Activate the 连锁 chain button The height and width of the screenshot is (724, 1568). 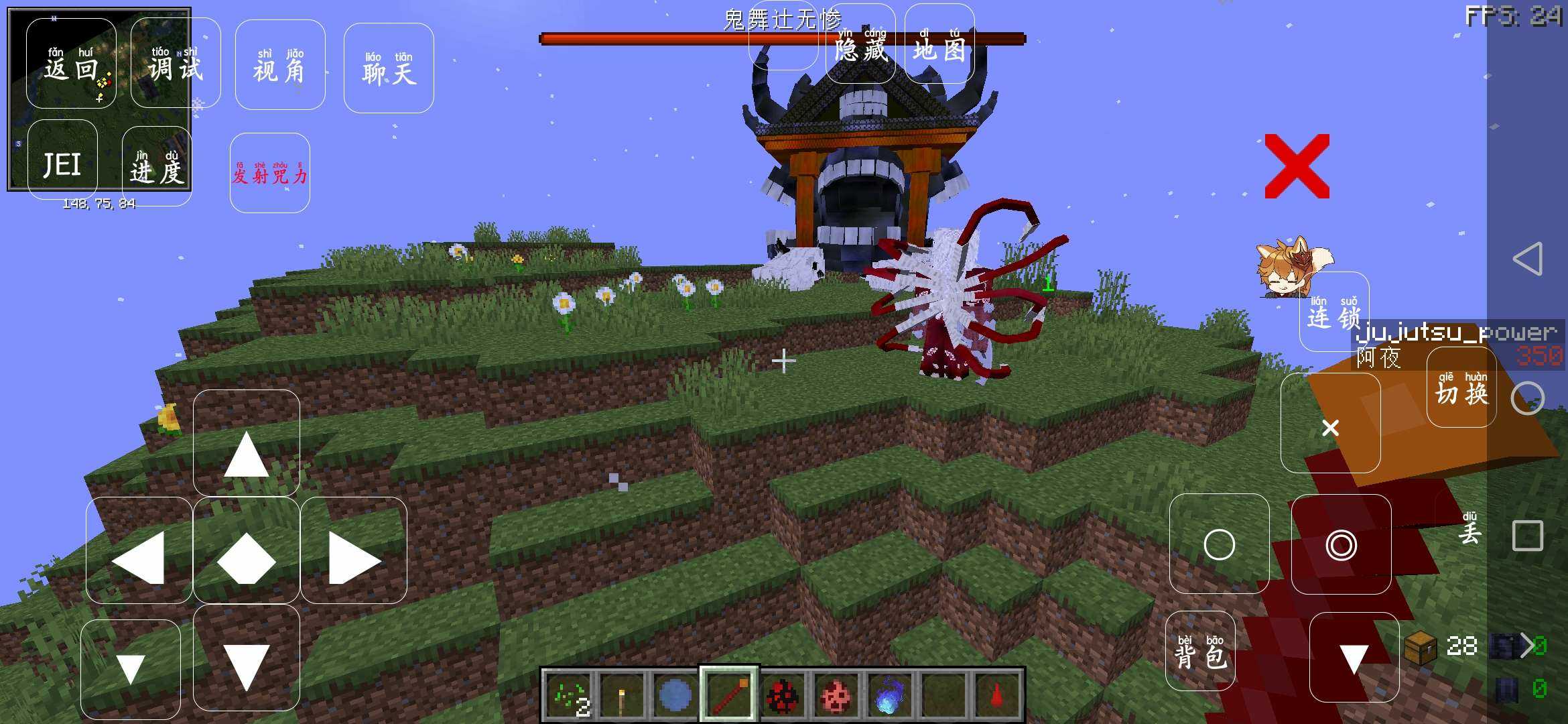pyautogui.click(x=1333, y=312)
